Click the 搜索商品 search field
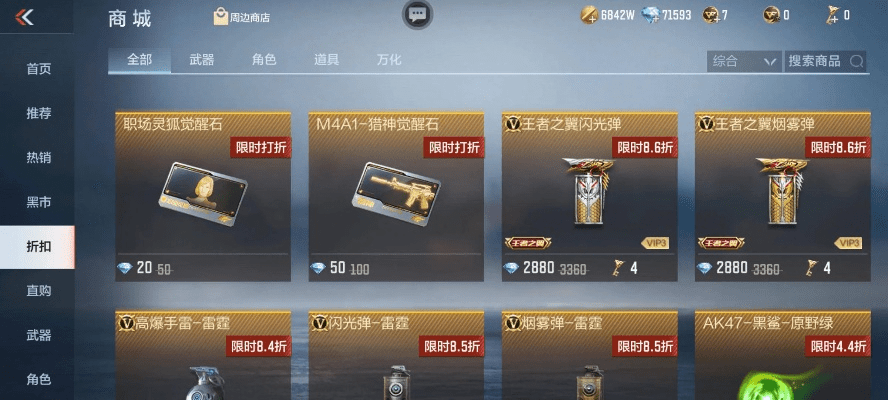Screen dimensions: 888x400 click(825, 61)
